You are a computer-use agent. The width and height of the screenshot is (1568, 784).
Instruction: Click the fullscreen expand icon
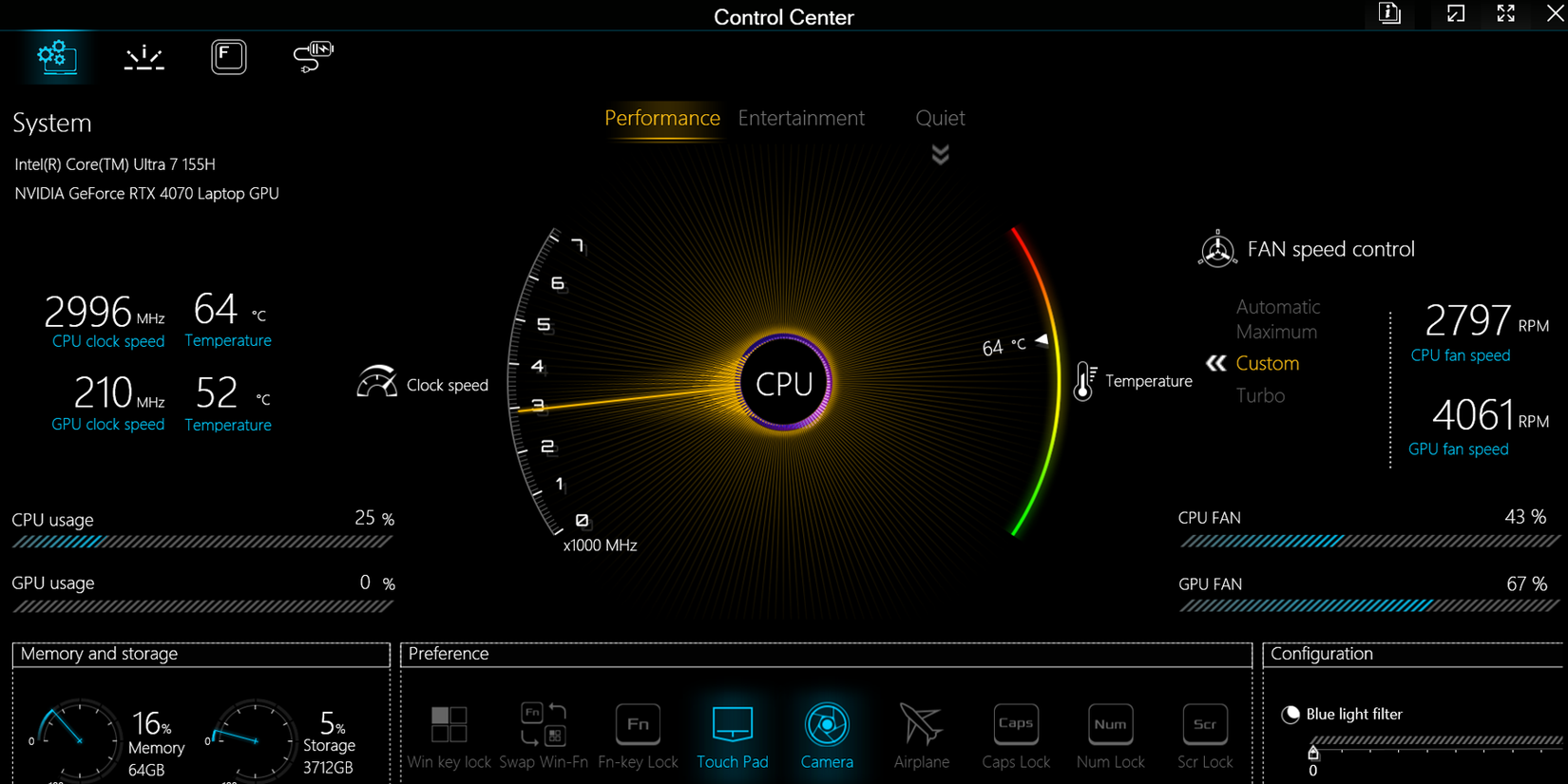pyautogui.click(x=1505, y=14)
